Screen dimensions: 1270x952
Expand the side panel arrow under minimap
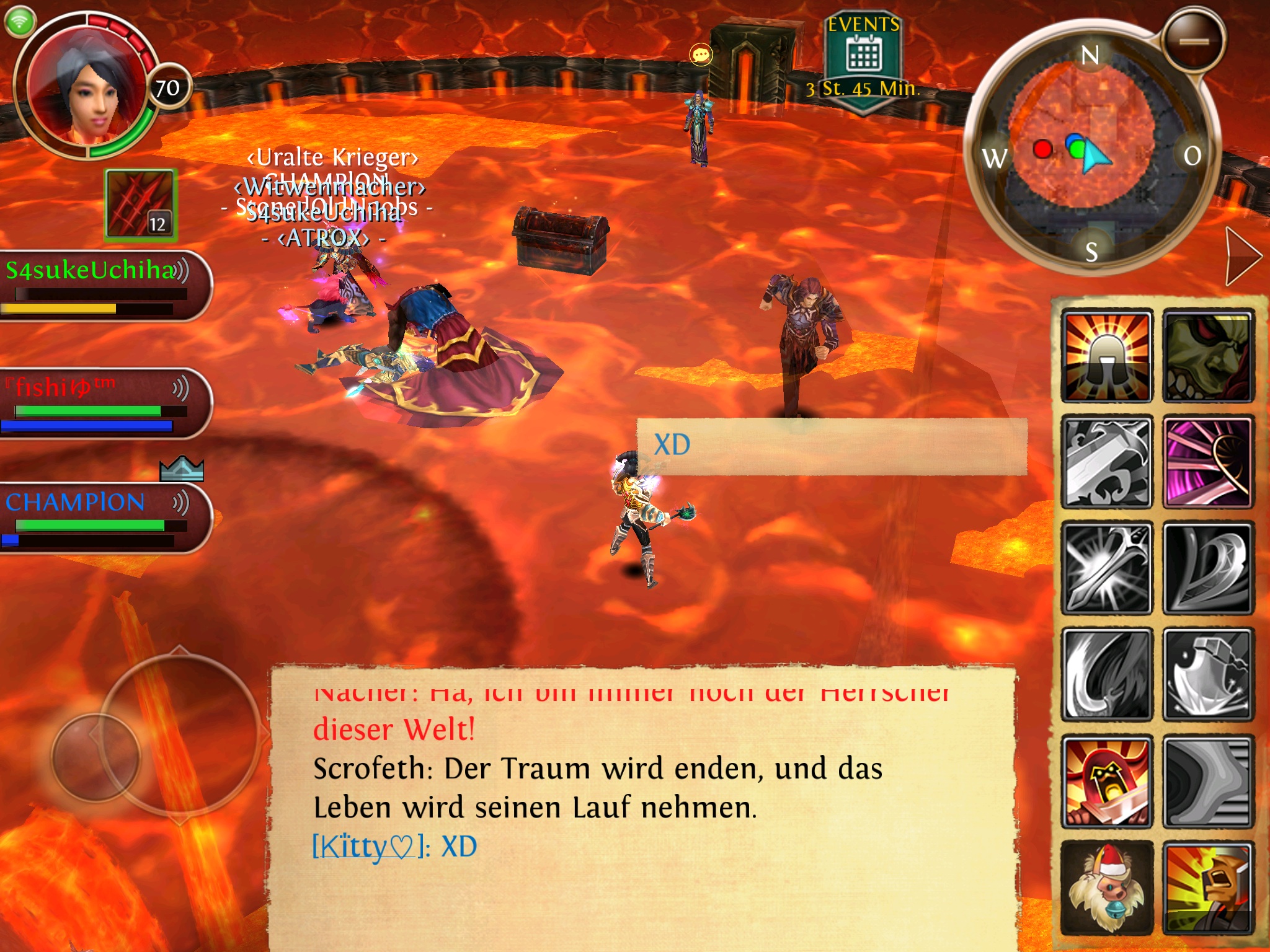point(1242,256)
